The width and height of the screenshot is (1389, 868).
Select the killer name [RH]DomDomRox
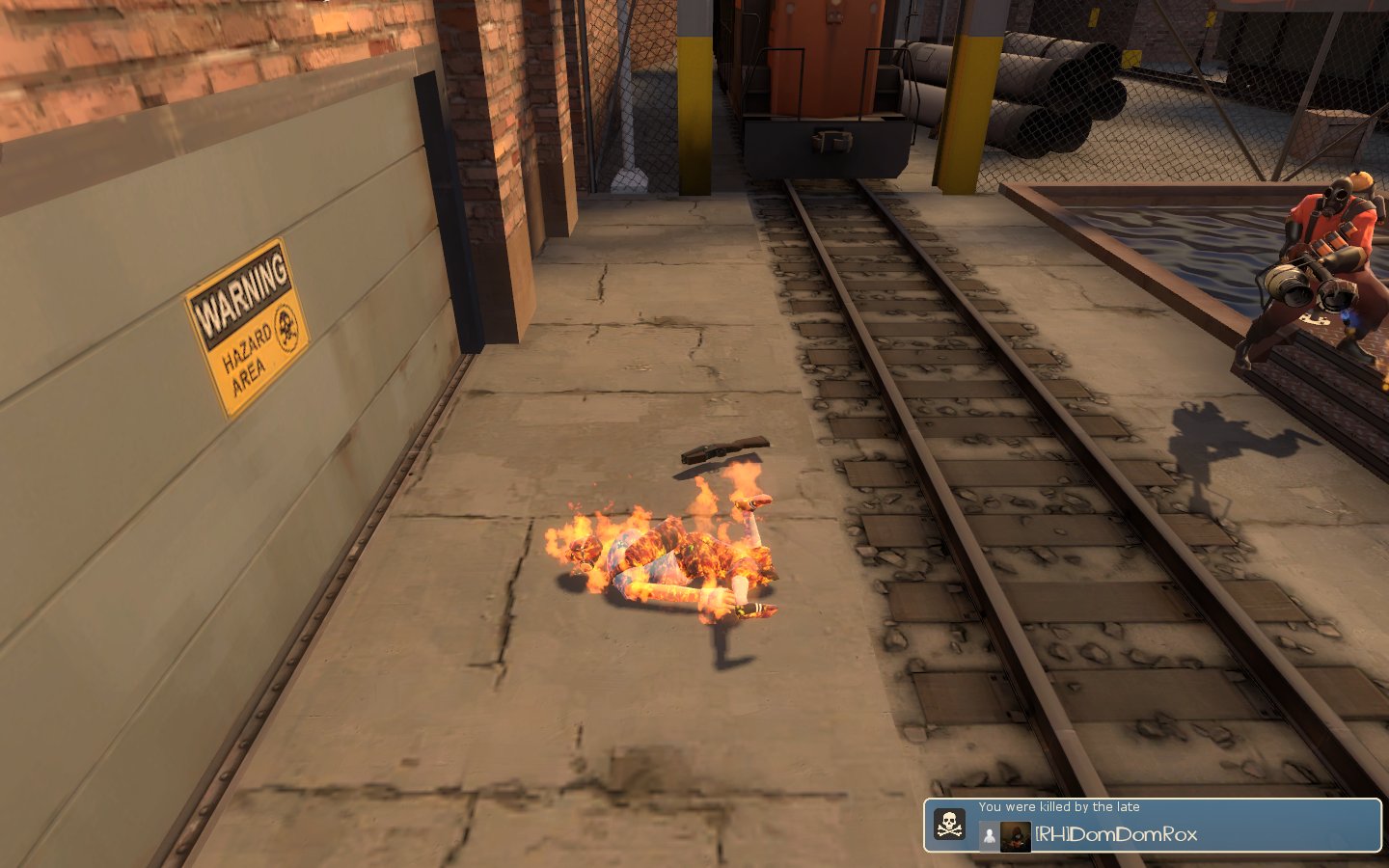tap(1116, 835)
